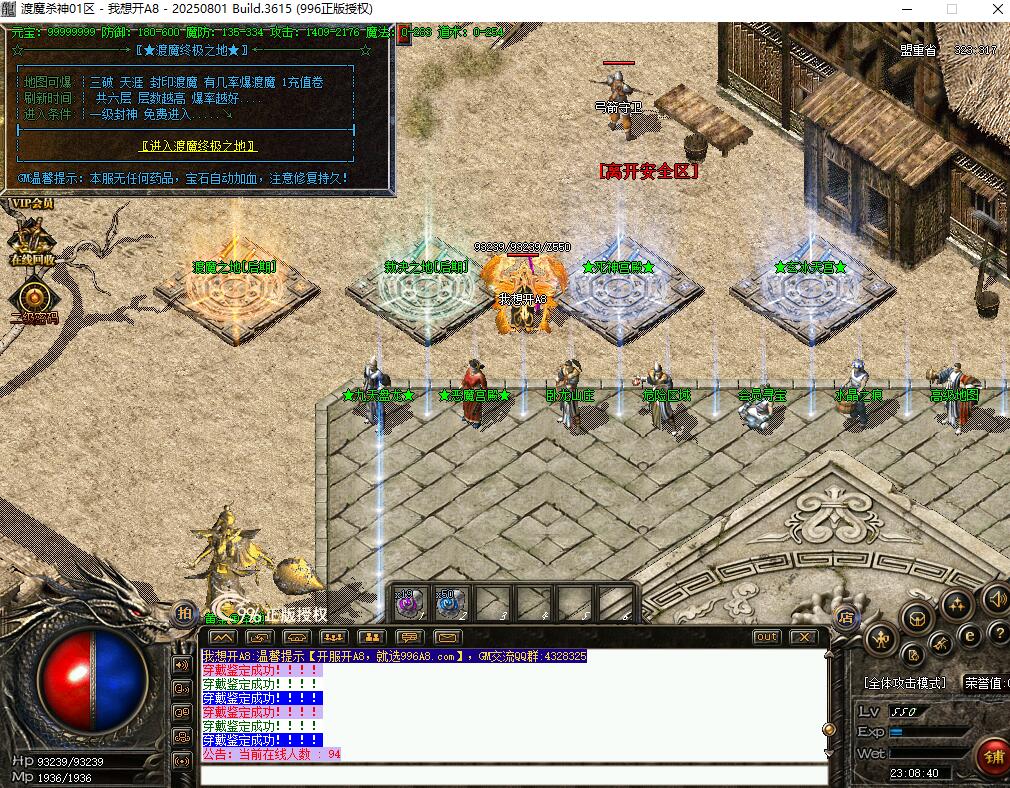Click the round 拍 auction button
Viewport: 1010px width, 788px height.
[184, 613]
